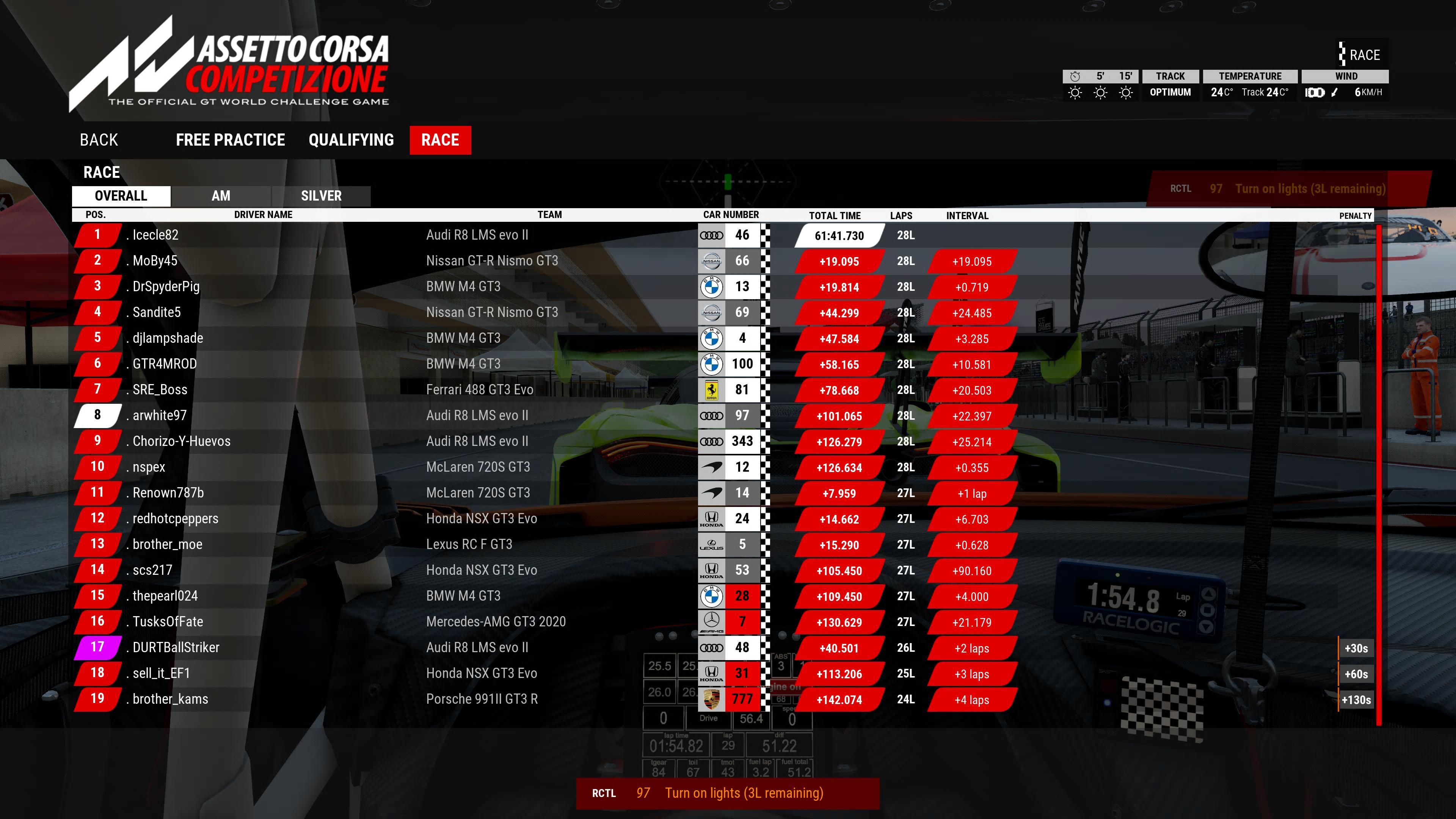
Task: Select SRE_Boss's Ferrari result row
Action: click(x=160, y=390)
